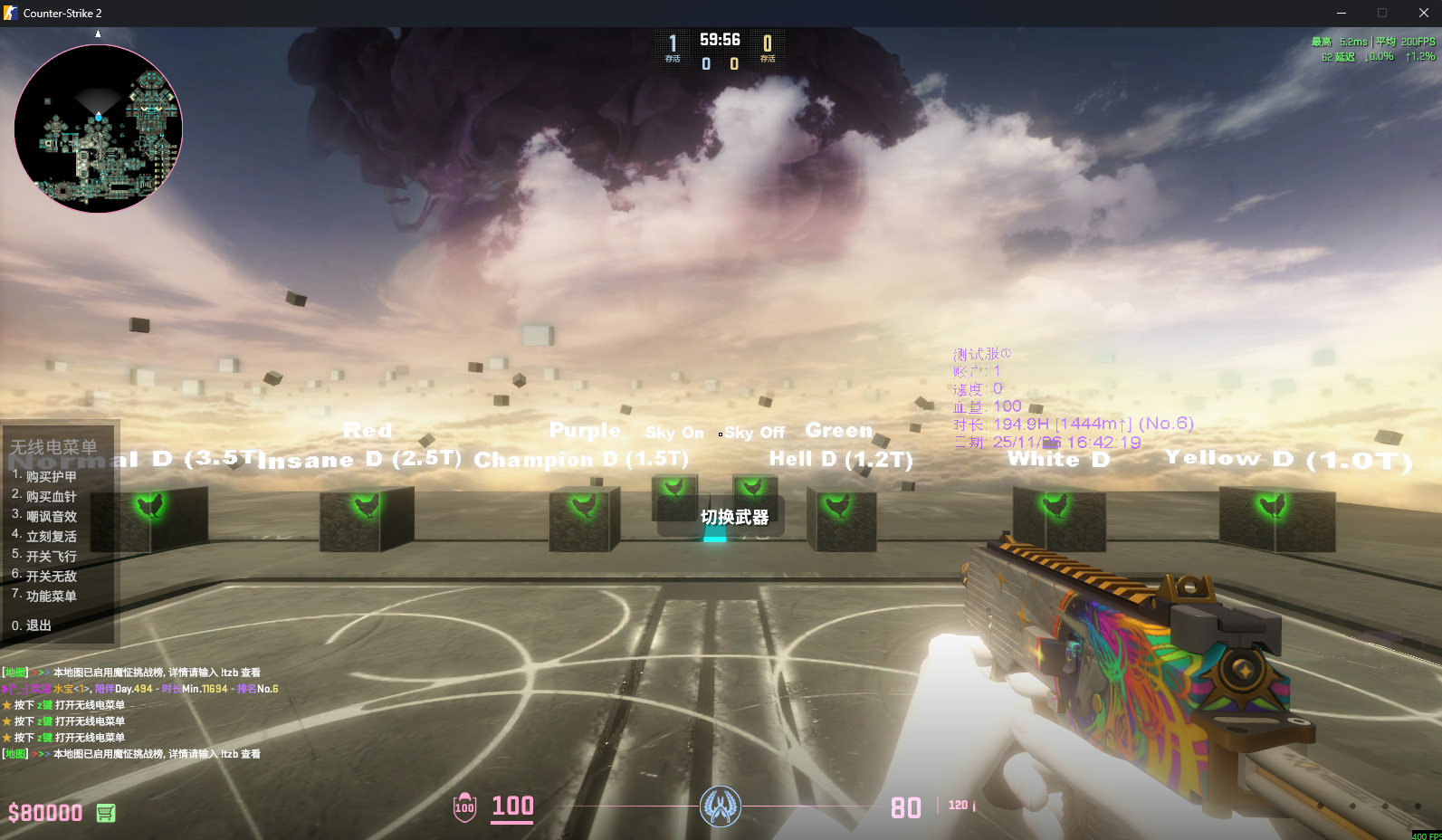Activate 立刻复活 in the radio menu
Screen dimensions: 1442x840
coord(51,536)
